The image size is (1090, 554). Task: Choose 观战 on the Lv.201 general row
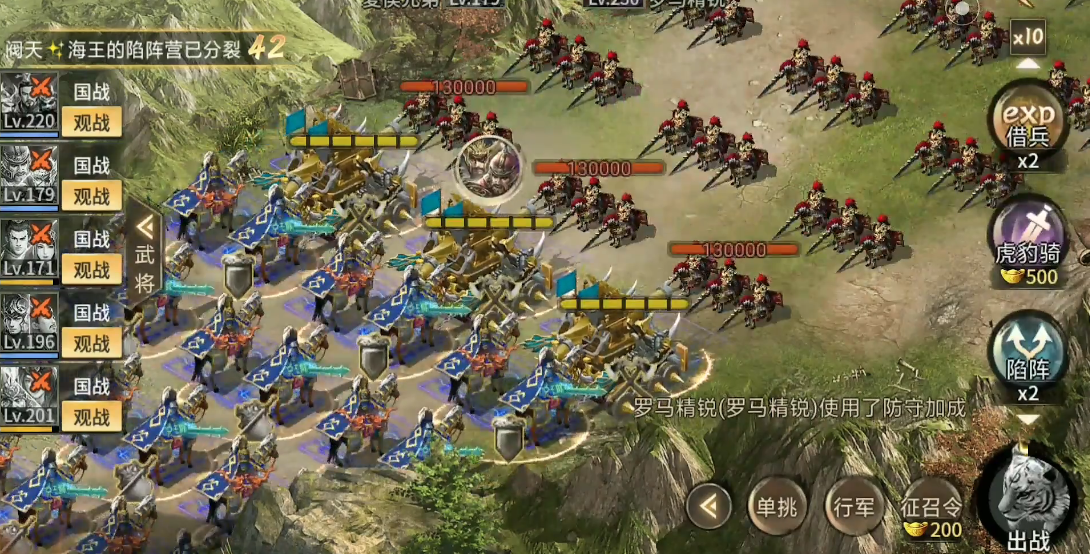[x=92, y=416]
